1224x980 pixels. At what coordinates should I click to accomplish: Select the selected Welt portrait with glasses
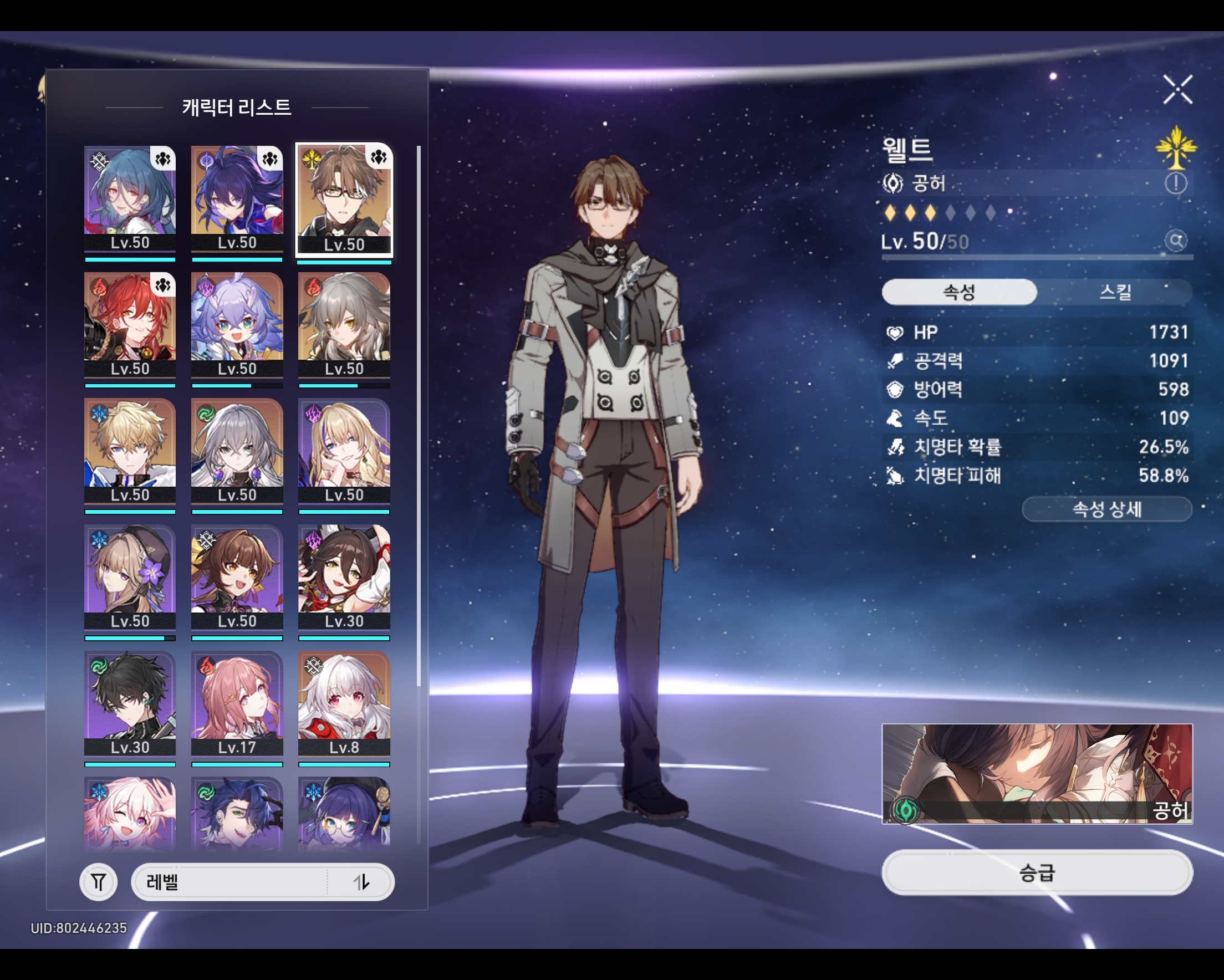(344, 197)
